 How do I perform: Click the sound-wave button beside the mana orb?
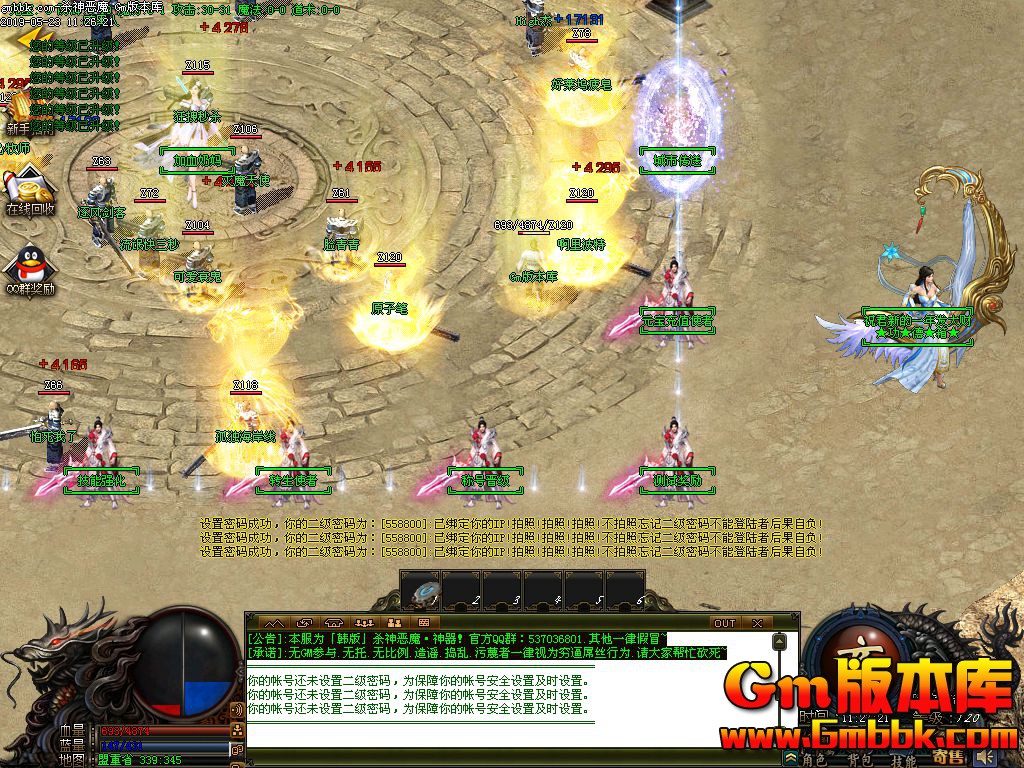(x=238, y=709)
